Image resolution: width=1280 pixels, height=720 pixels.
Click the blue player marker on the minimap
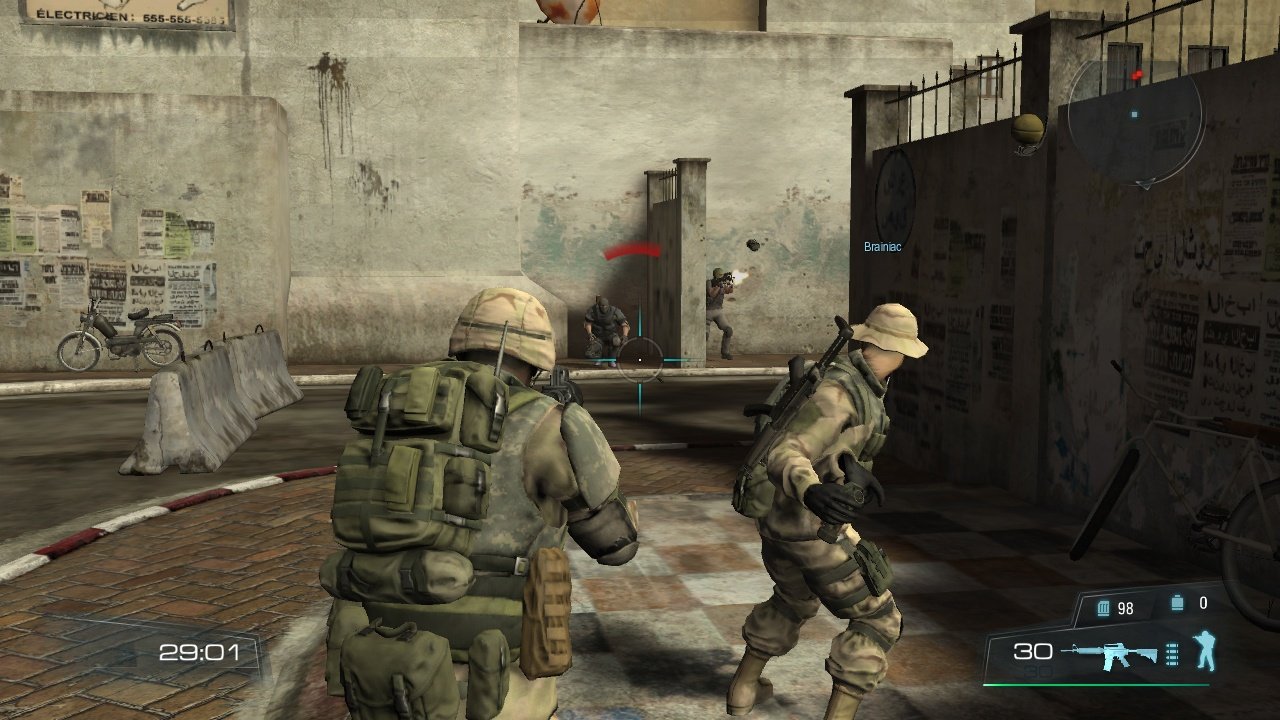[x=1134, y=114]
